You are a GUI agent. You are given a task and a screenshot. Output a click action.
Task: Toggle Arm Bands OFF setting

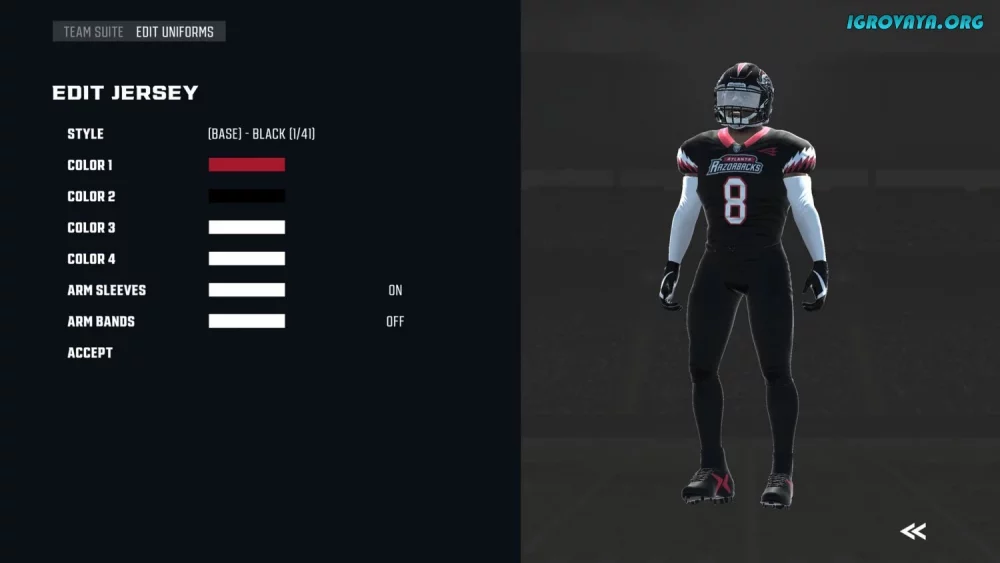click(x=395, y=322)
